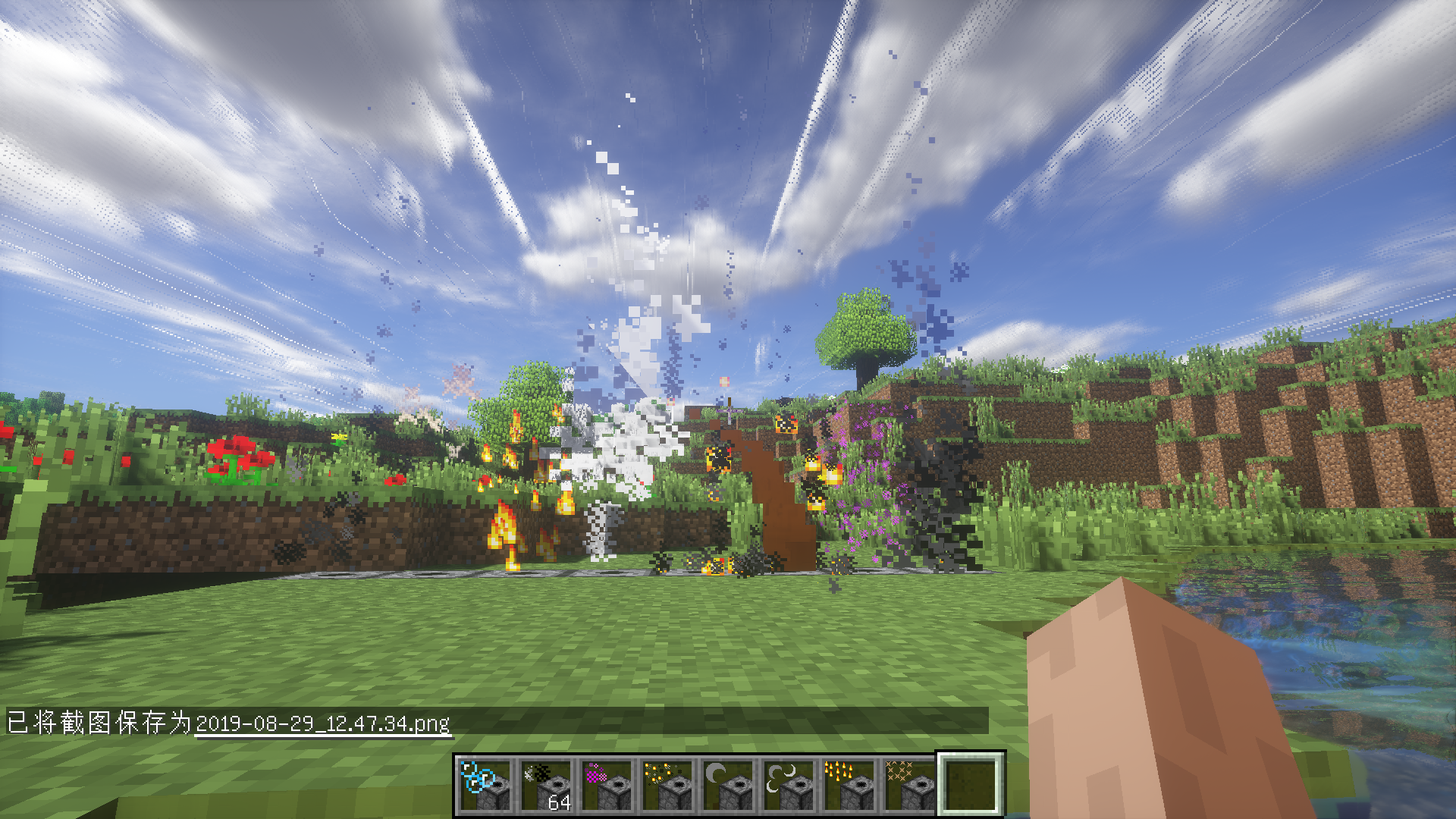Select the smoke emitter stack of 64
This screenshot has width=1456, height=819.
(547, 786)
